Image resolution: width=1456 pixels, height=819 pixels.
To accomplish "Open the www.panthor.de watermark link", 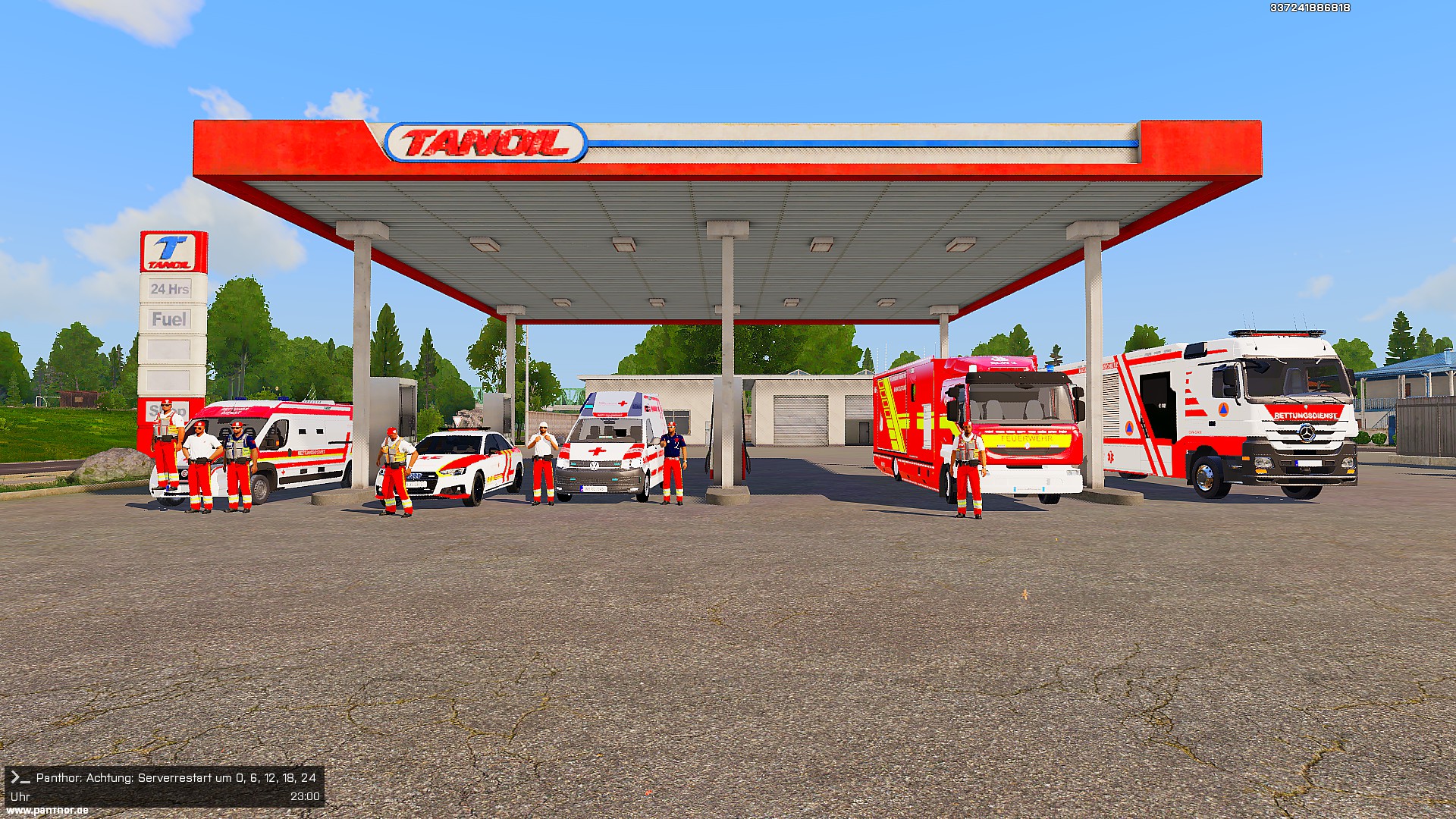I will coord(47,810).
